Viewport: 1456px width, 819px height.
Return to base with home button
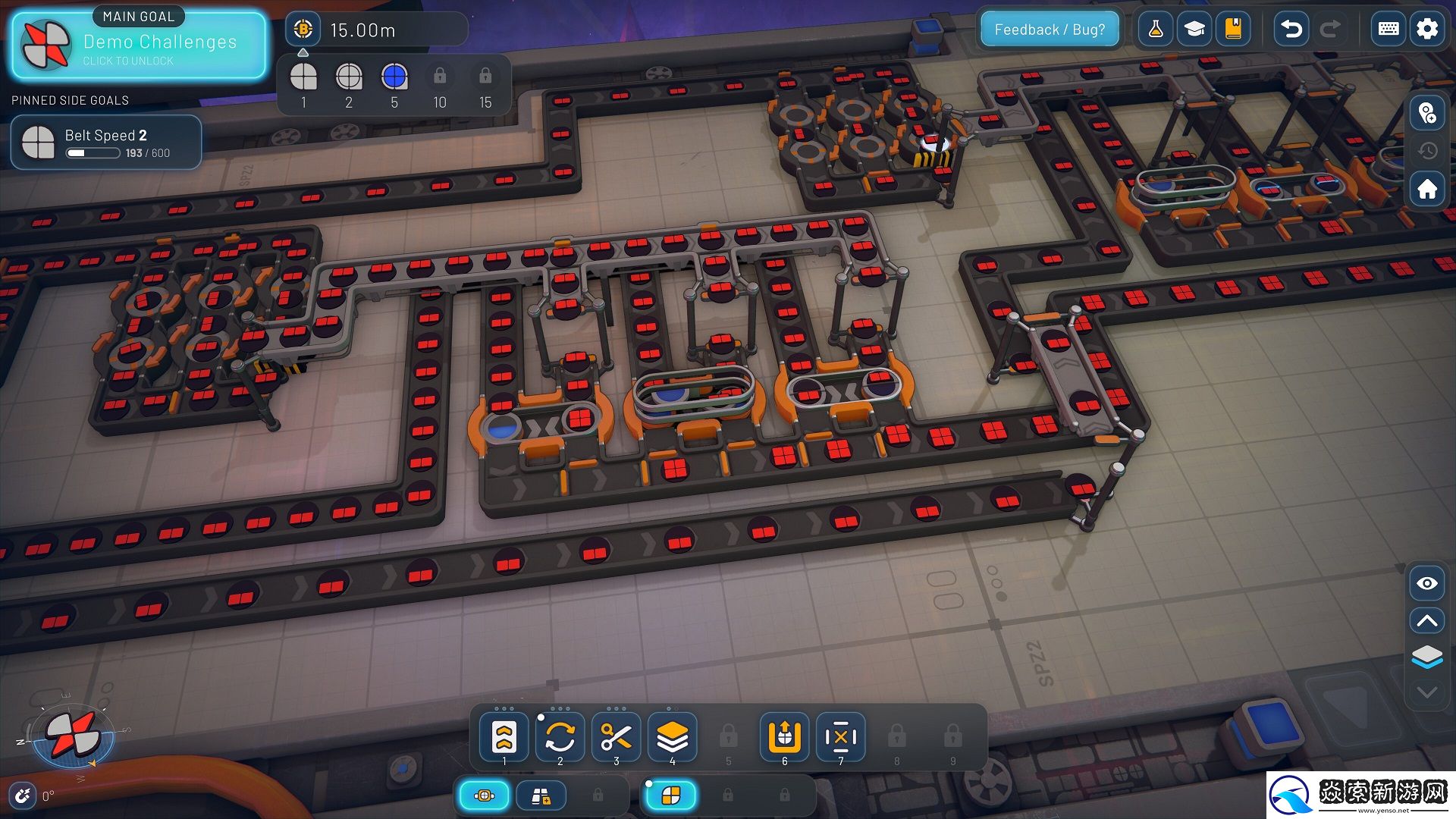(x=1427, y=189)
